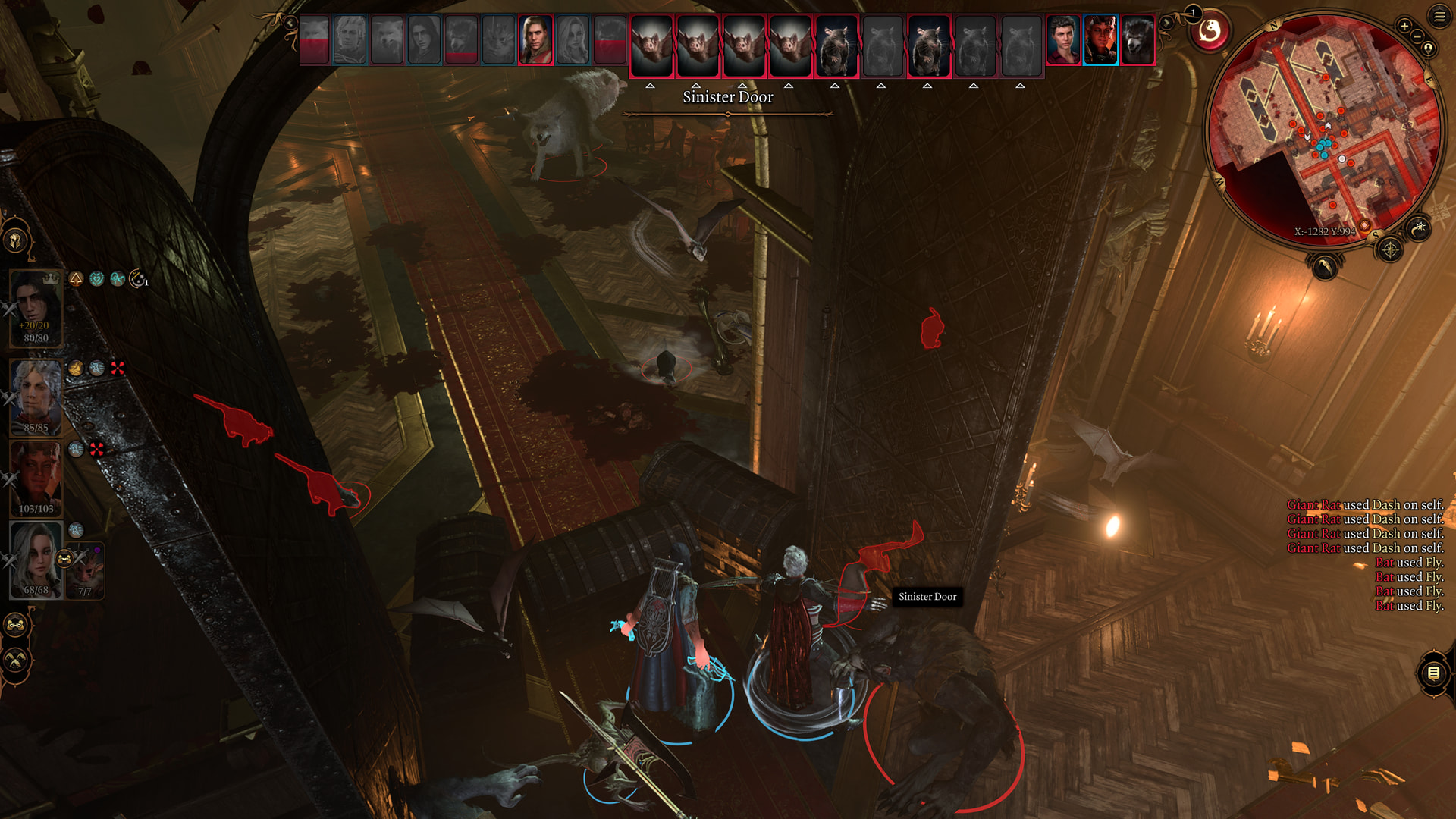Open the combat log scroll button
The width and height of the screenshot is (1456, 819).
pyautogui.click(x=1433, y=672)
